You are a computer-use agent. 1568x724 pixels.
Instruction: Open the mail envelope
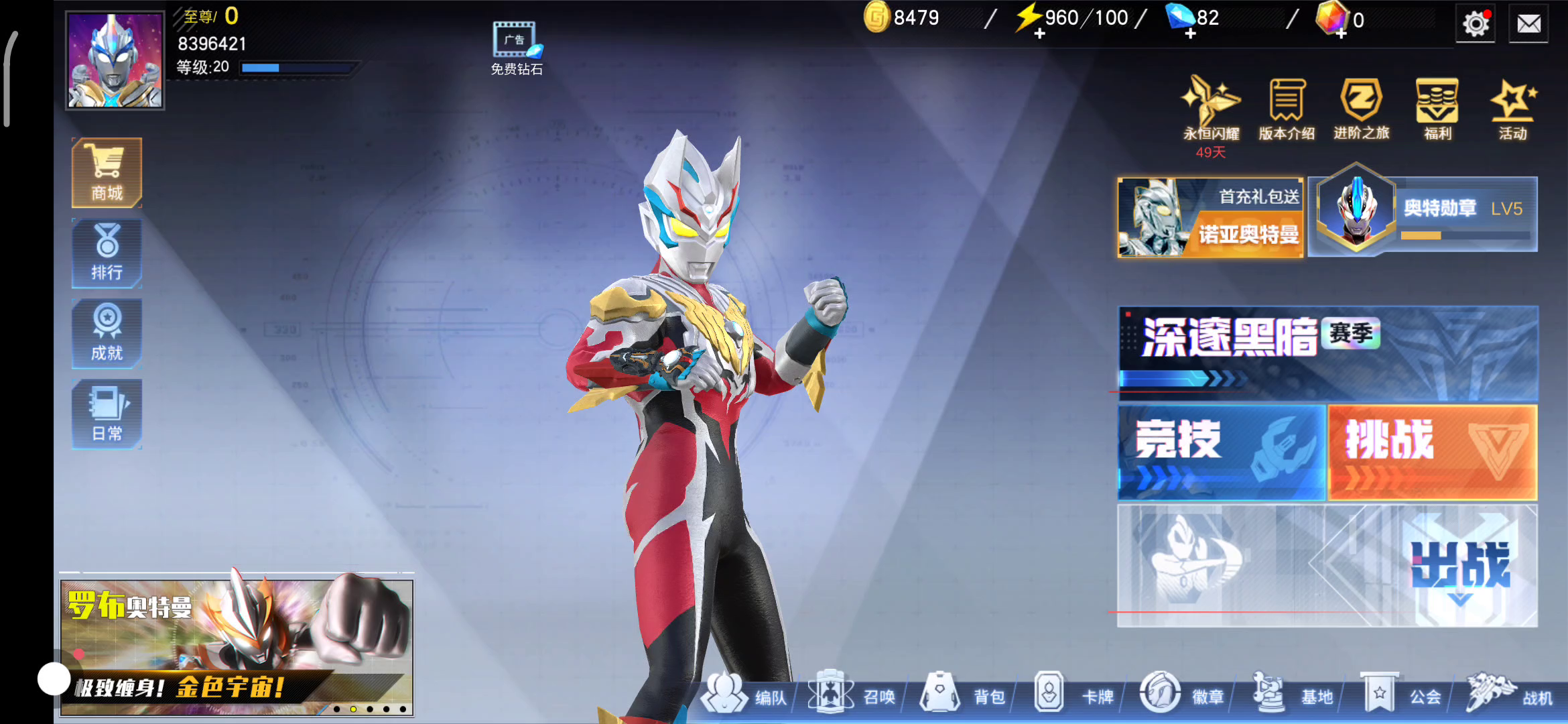(1528, 25)
